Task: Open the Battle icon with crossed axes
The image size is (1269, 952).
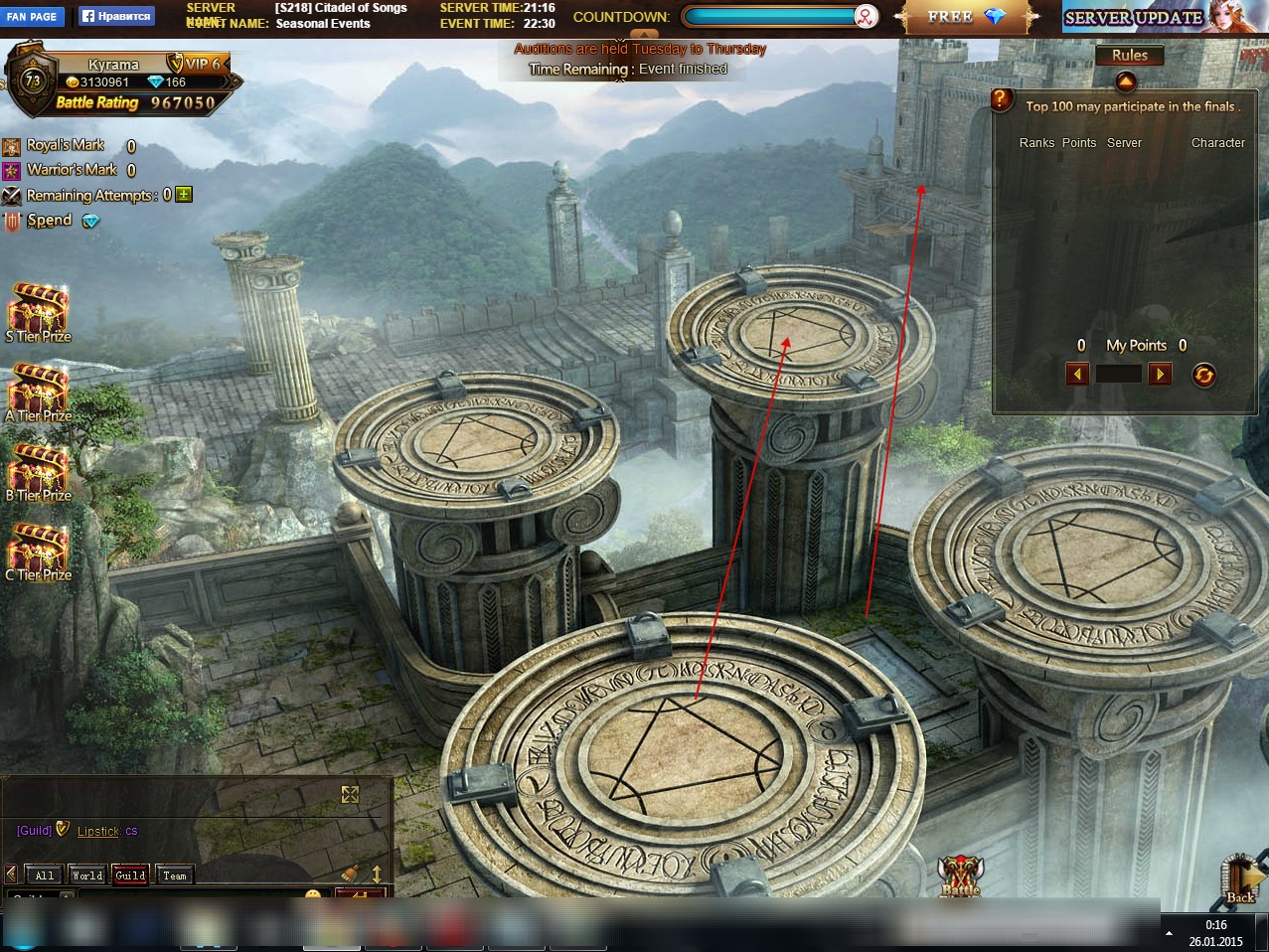Action: pos(960,875)
